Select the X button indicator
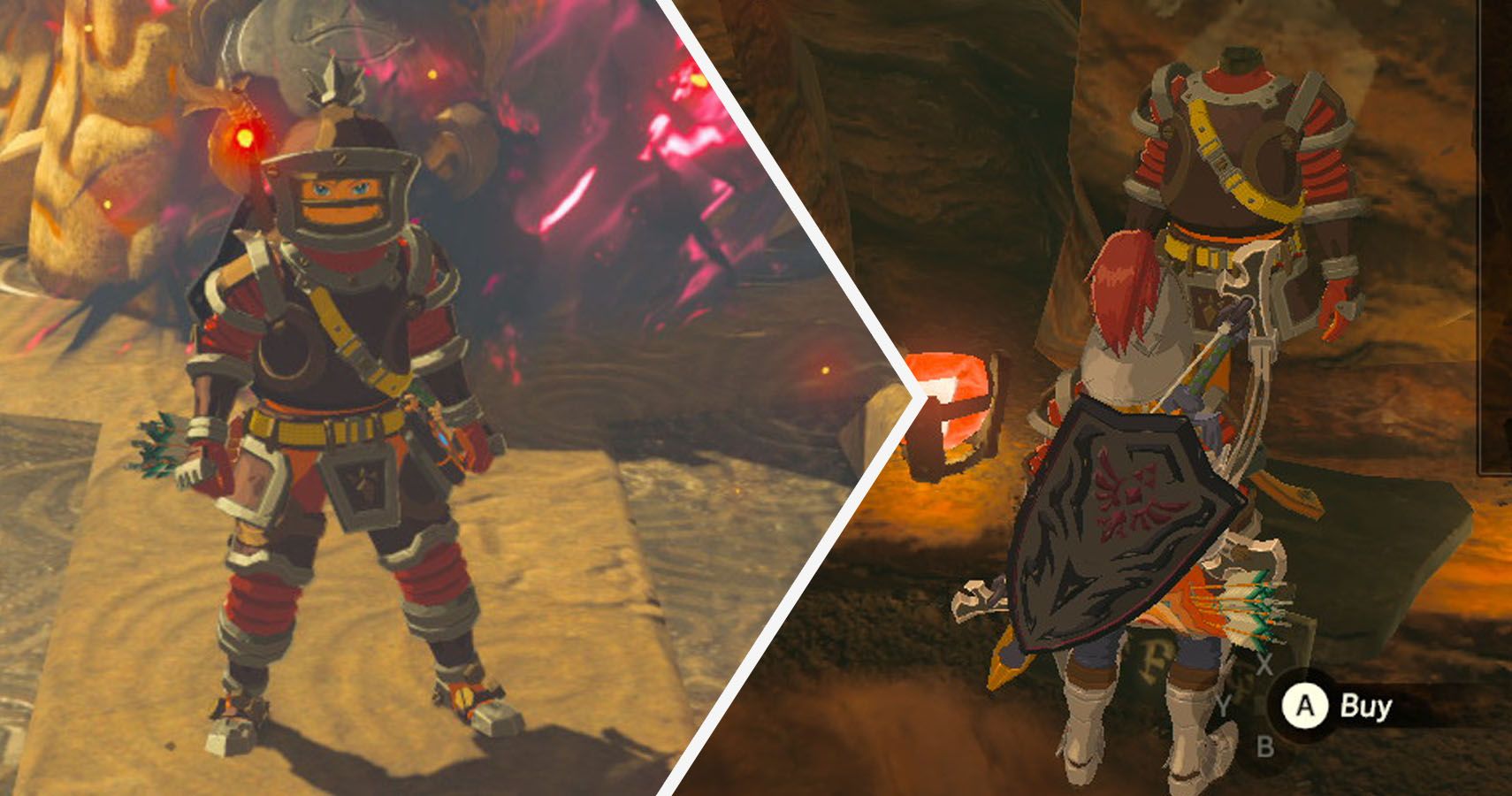Screen dimensions: 1512x796 tap(1265, 664)
